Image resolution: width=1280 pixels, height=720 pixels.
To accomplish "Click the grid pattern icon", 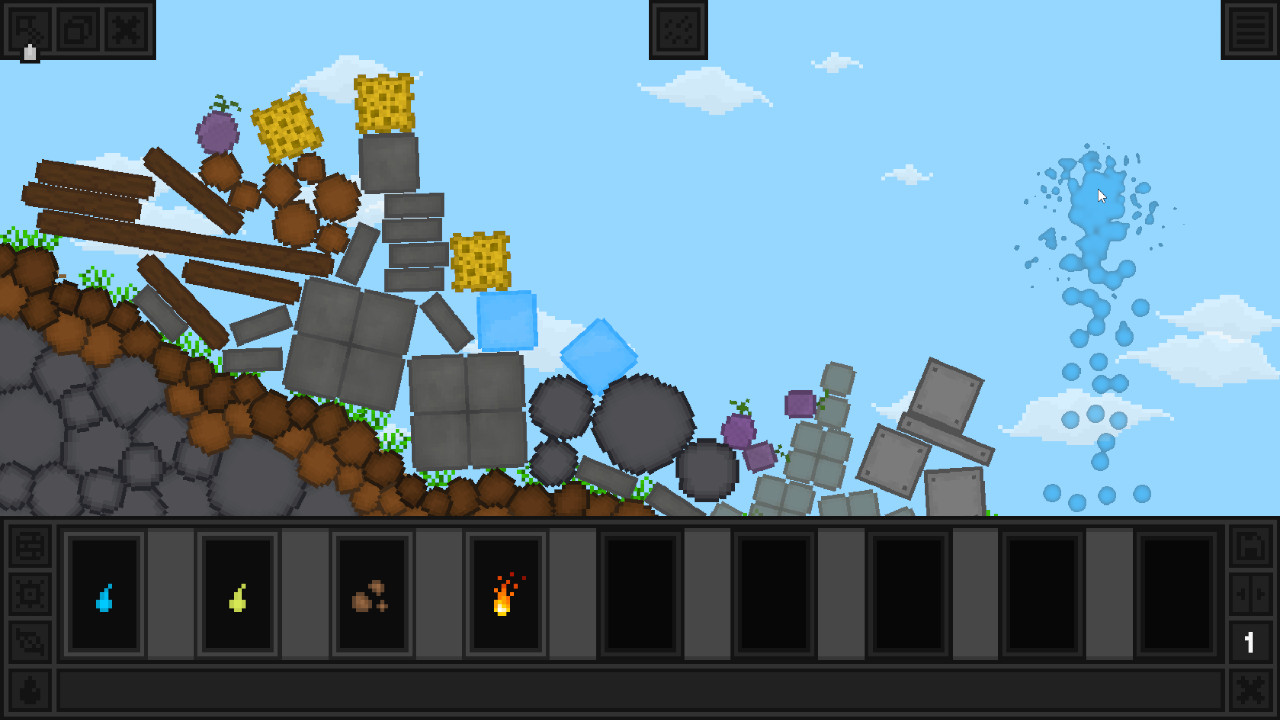I will [x=678, y=28].
